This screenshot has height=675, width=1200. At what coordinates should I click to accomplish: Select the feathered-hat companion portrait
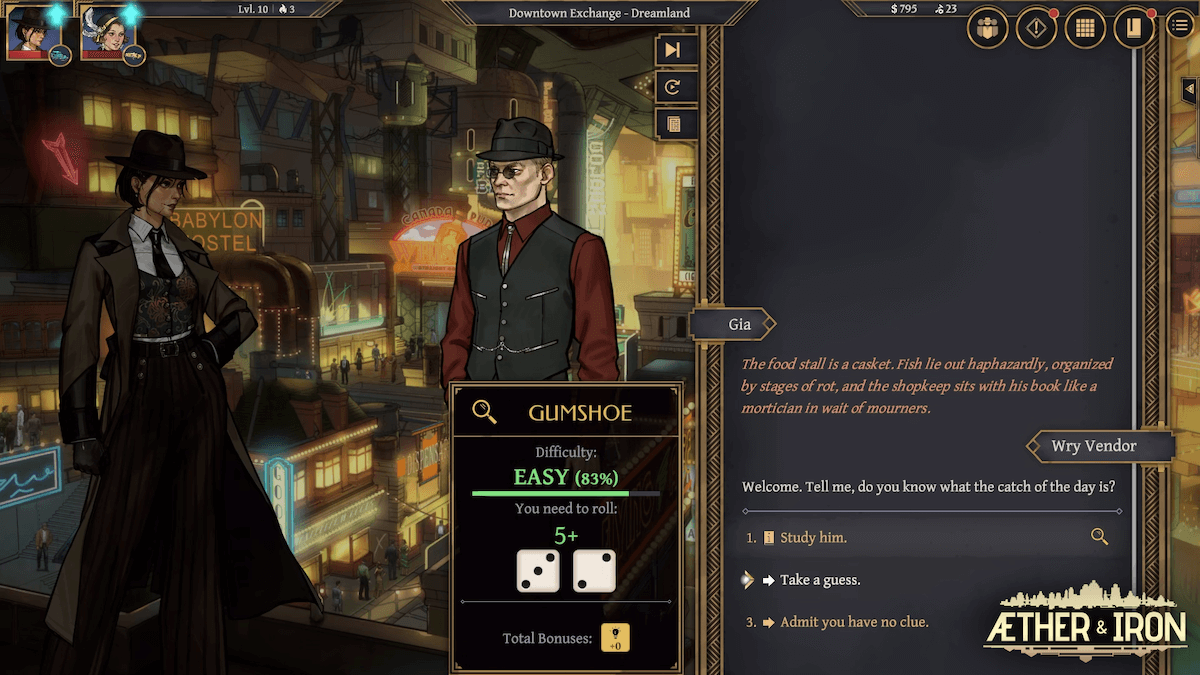[104, 34]
